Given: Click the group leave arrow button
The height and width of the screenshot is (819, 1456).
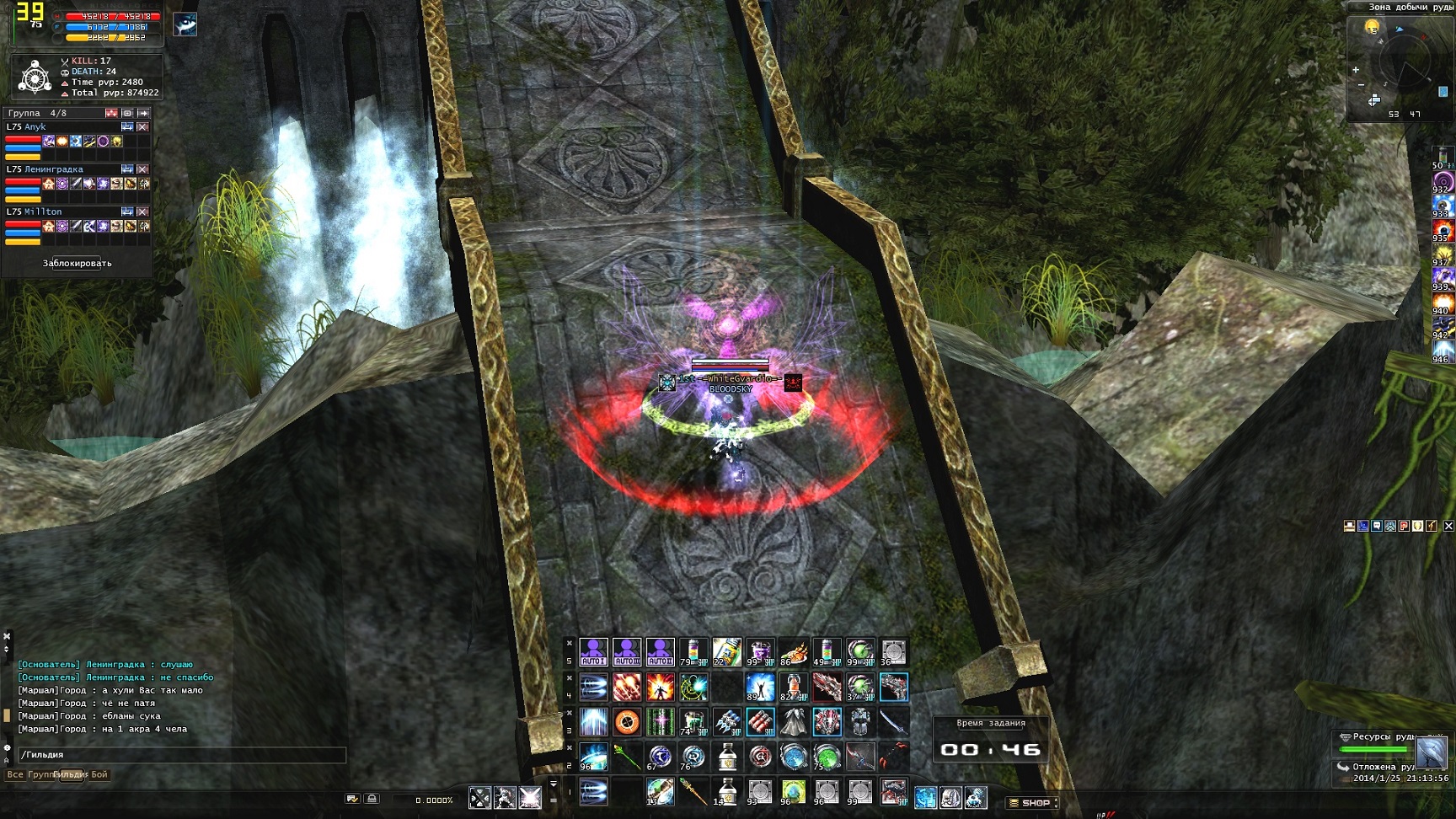Looking at the screenshot, I should (x=143, y=113).
